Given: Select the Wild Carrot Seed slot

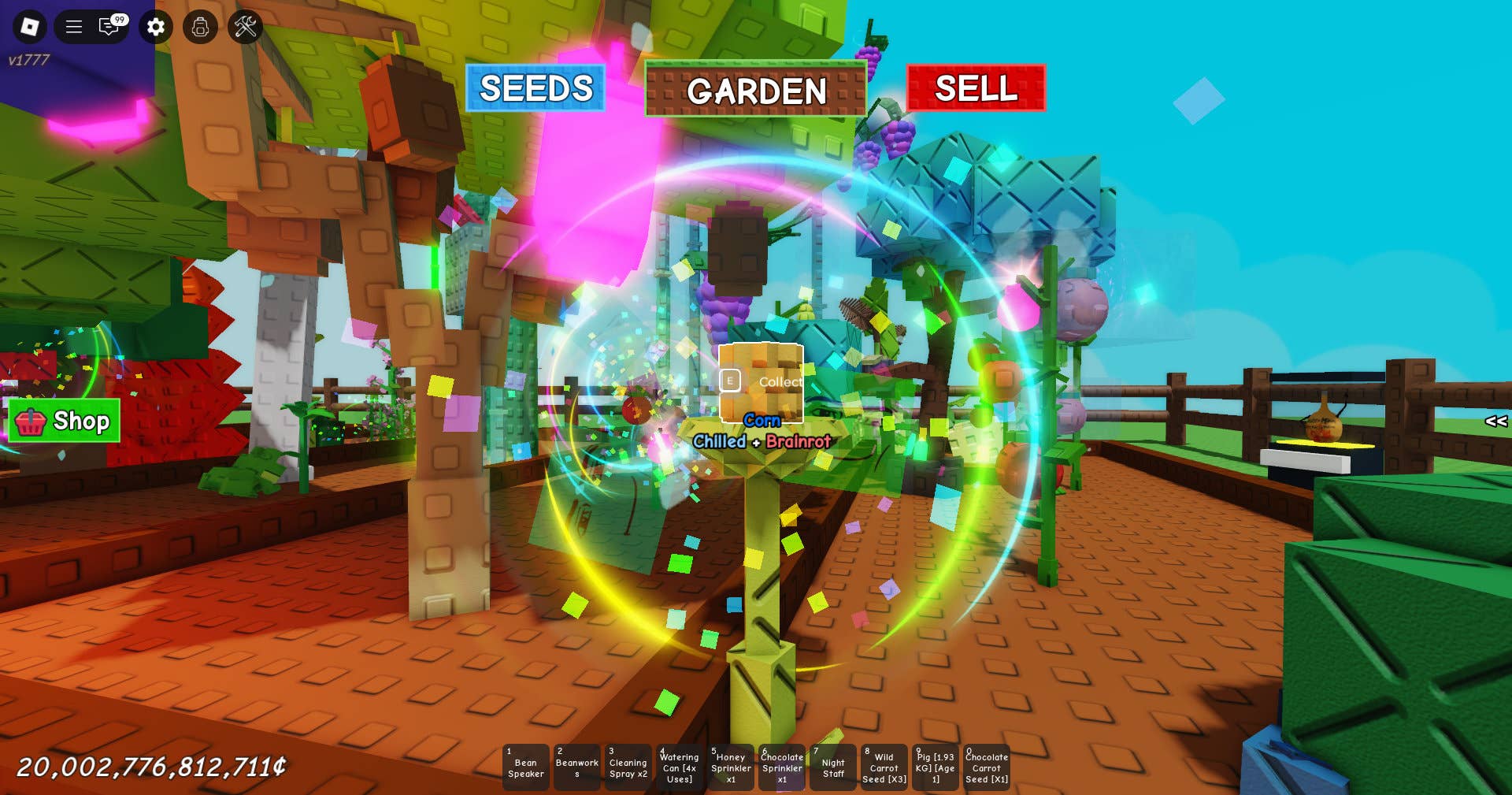Looking at the screenshot, I should [x=884, y=767].
